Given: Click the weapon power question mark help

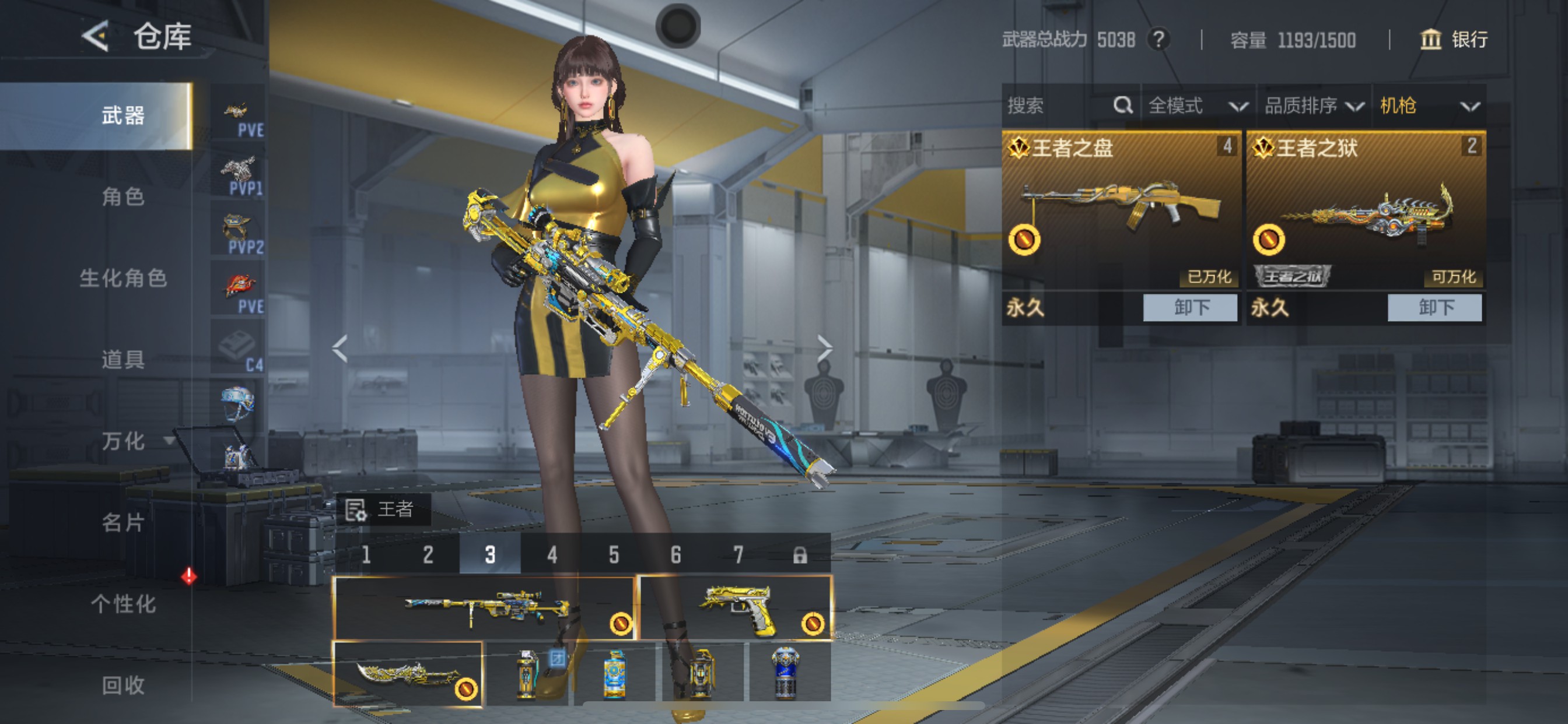Looking at the screenshot, I should coord(1159,40).
